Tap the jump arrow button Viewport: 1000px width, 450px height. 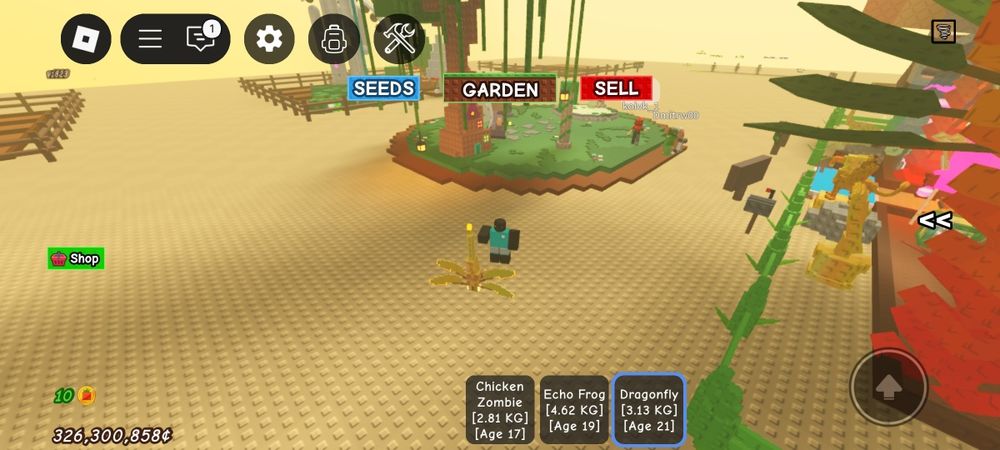pos(888,386)
